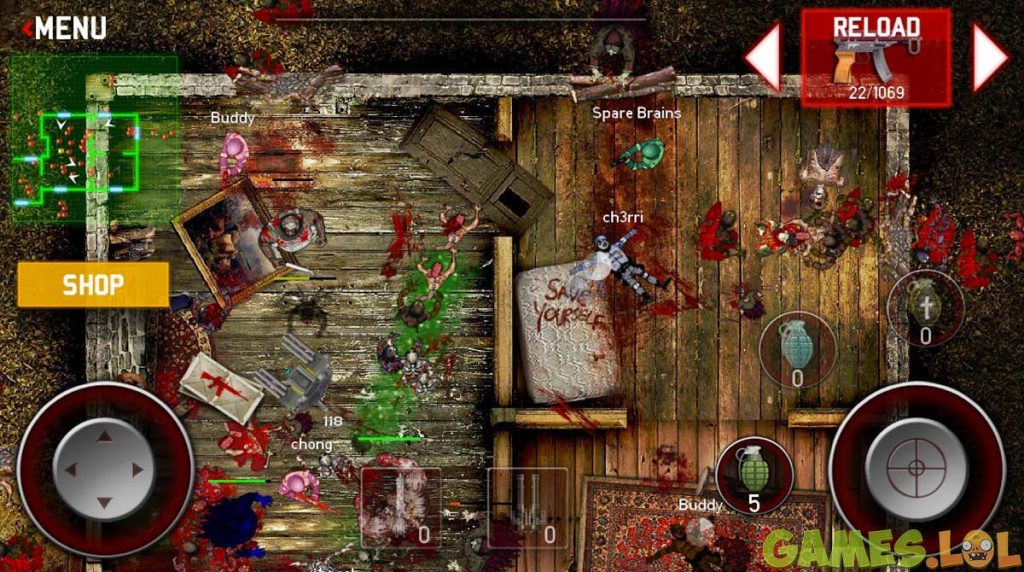Deploy the twin-barrel sentry gun slot
1024x572 pixels.
click(x=527, y=506)
